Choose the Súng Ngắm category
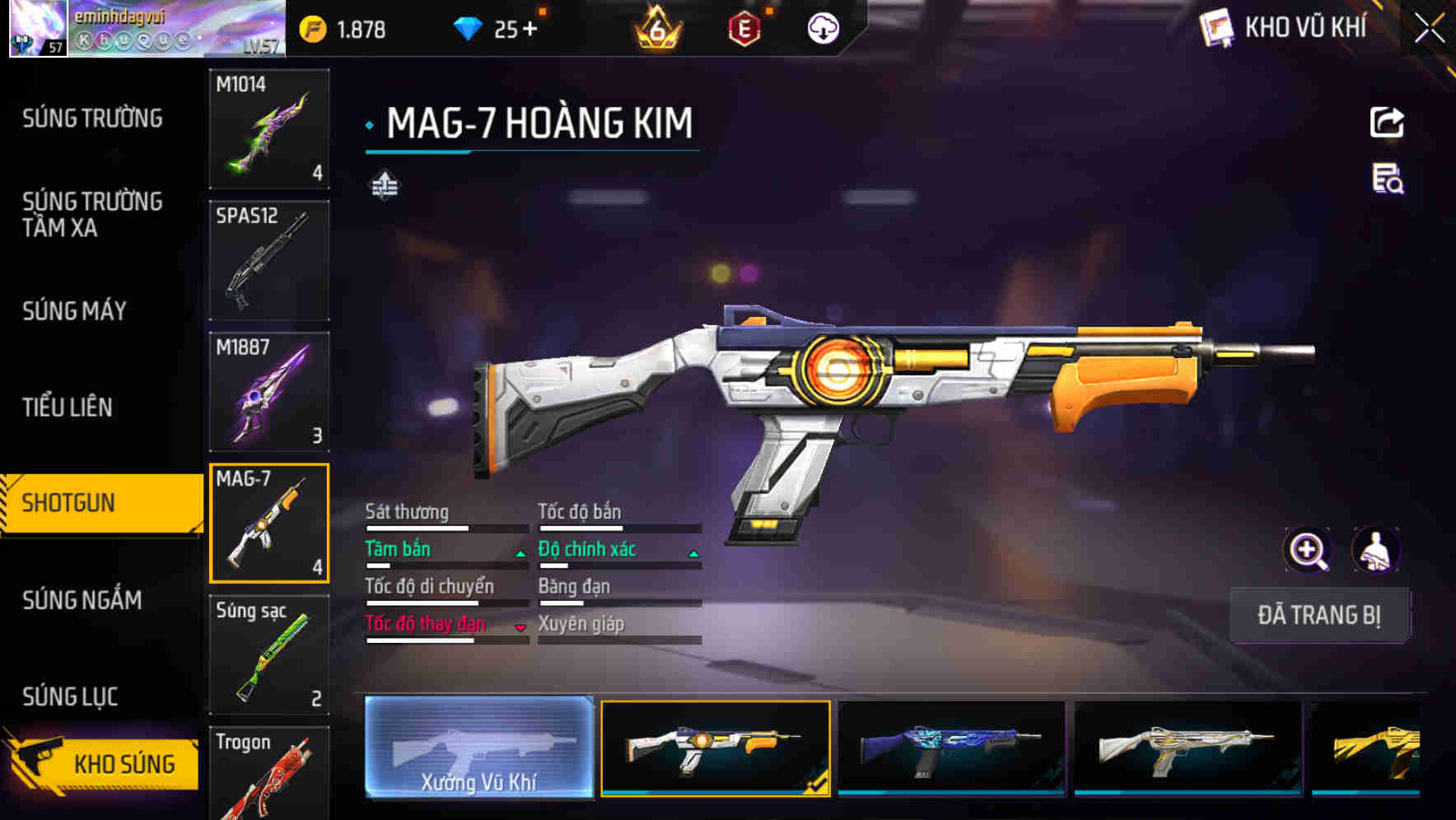The width and height of the screenshot is (1456, 820). click(82, 600)
